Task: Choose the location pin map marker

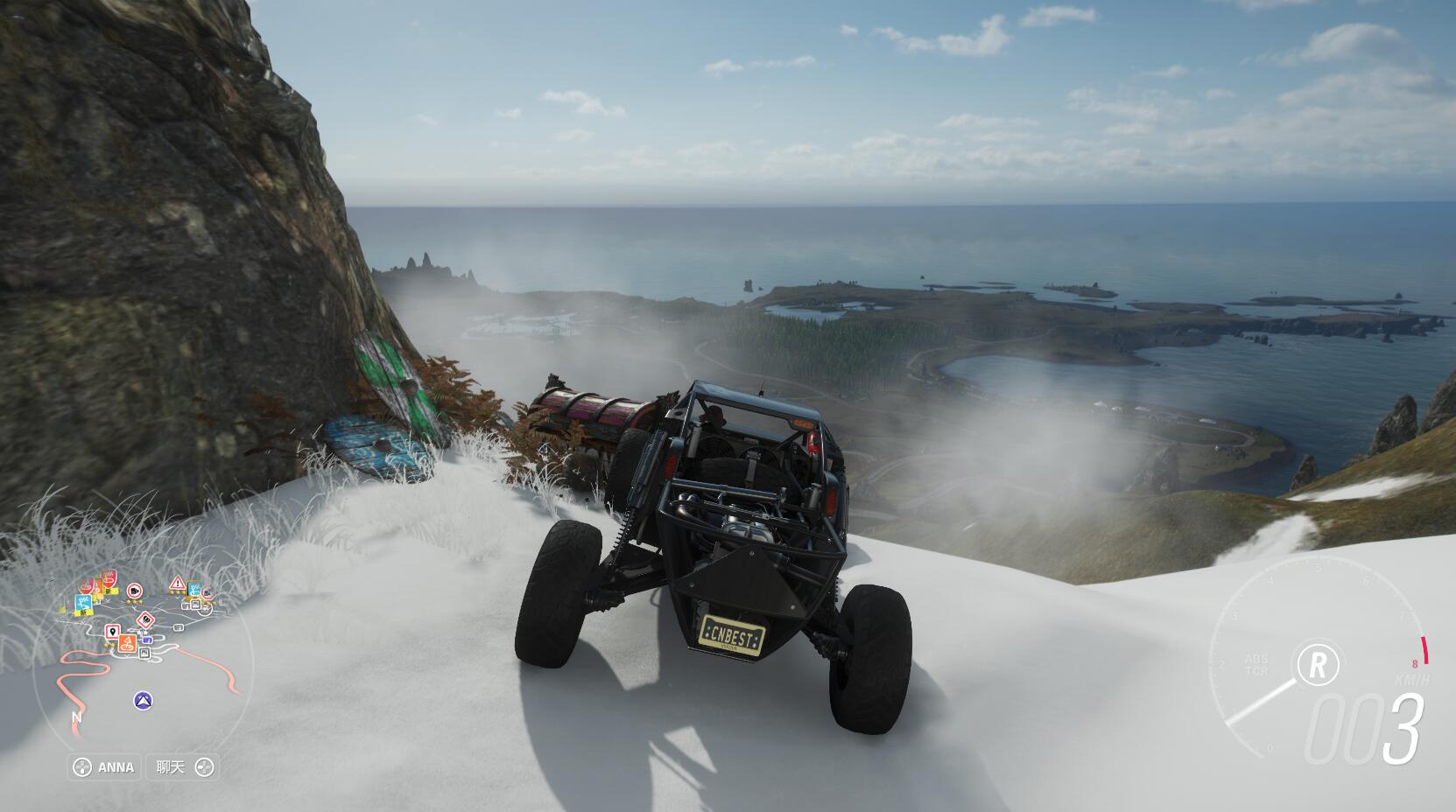Action: coord(112,631)
